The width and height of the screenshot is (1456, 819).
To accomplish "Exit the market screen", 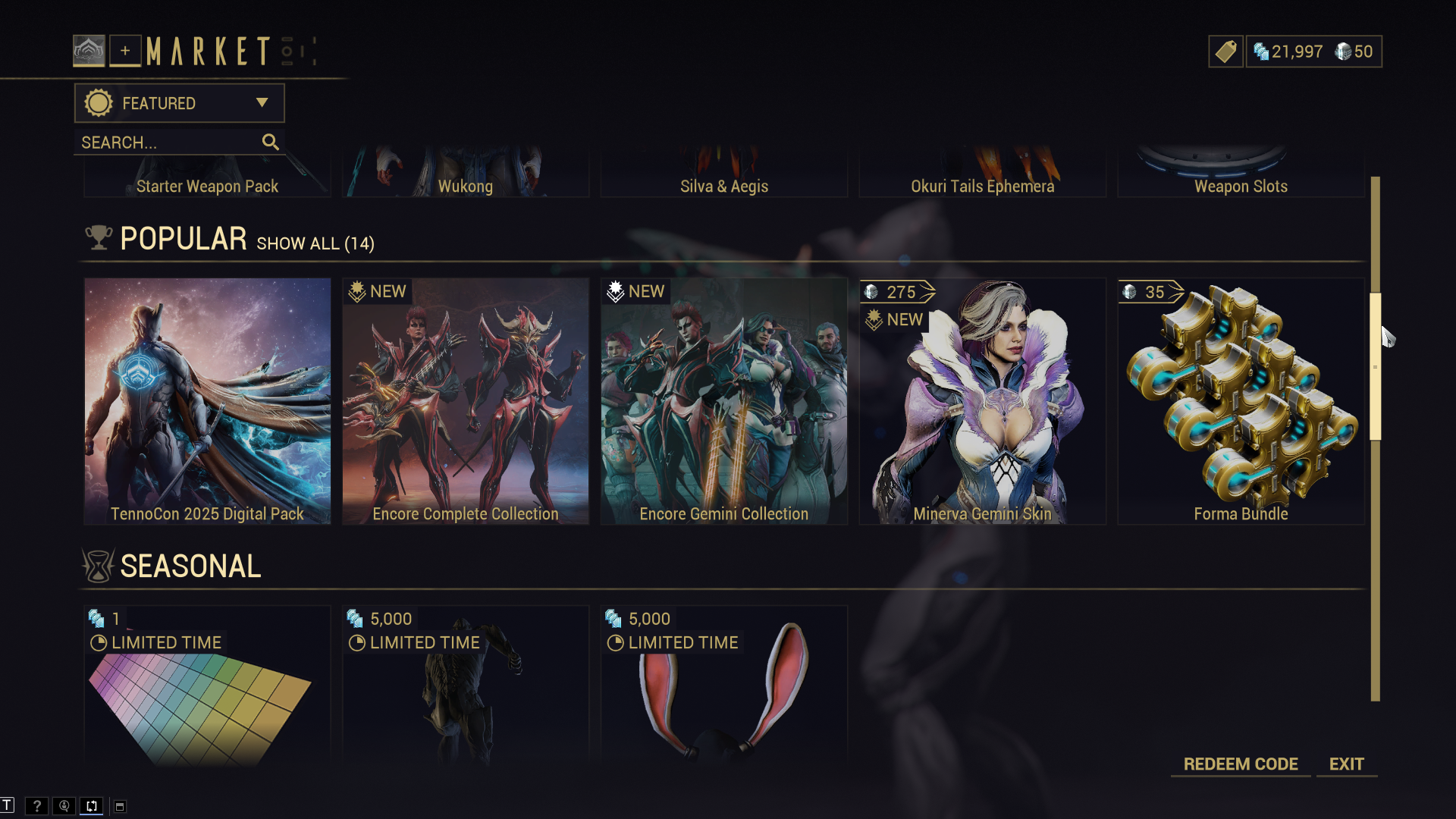I will [1346, 764].
